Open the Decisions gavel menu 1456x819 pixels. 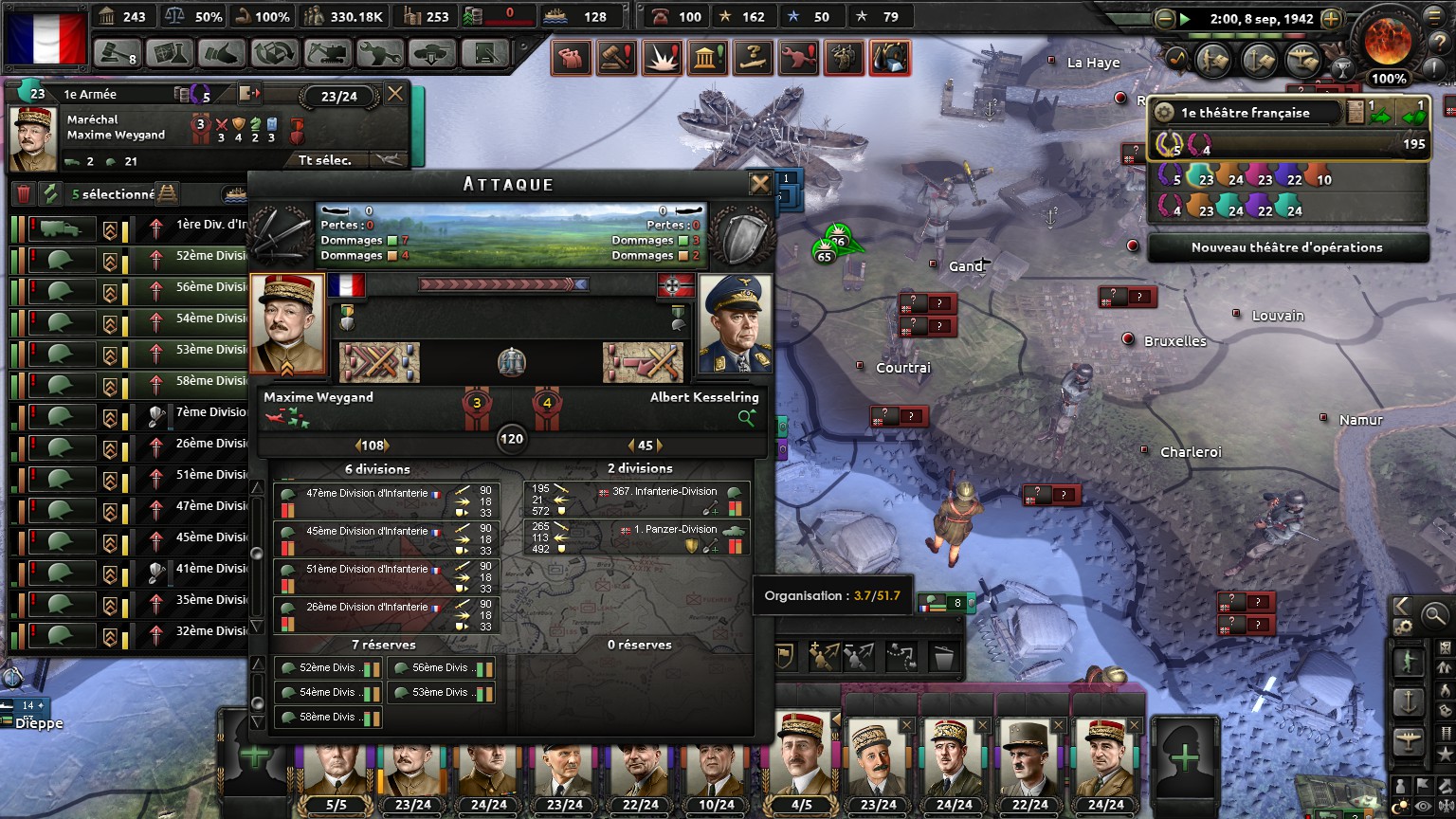119,54
